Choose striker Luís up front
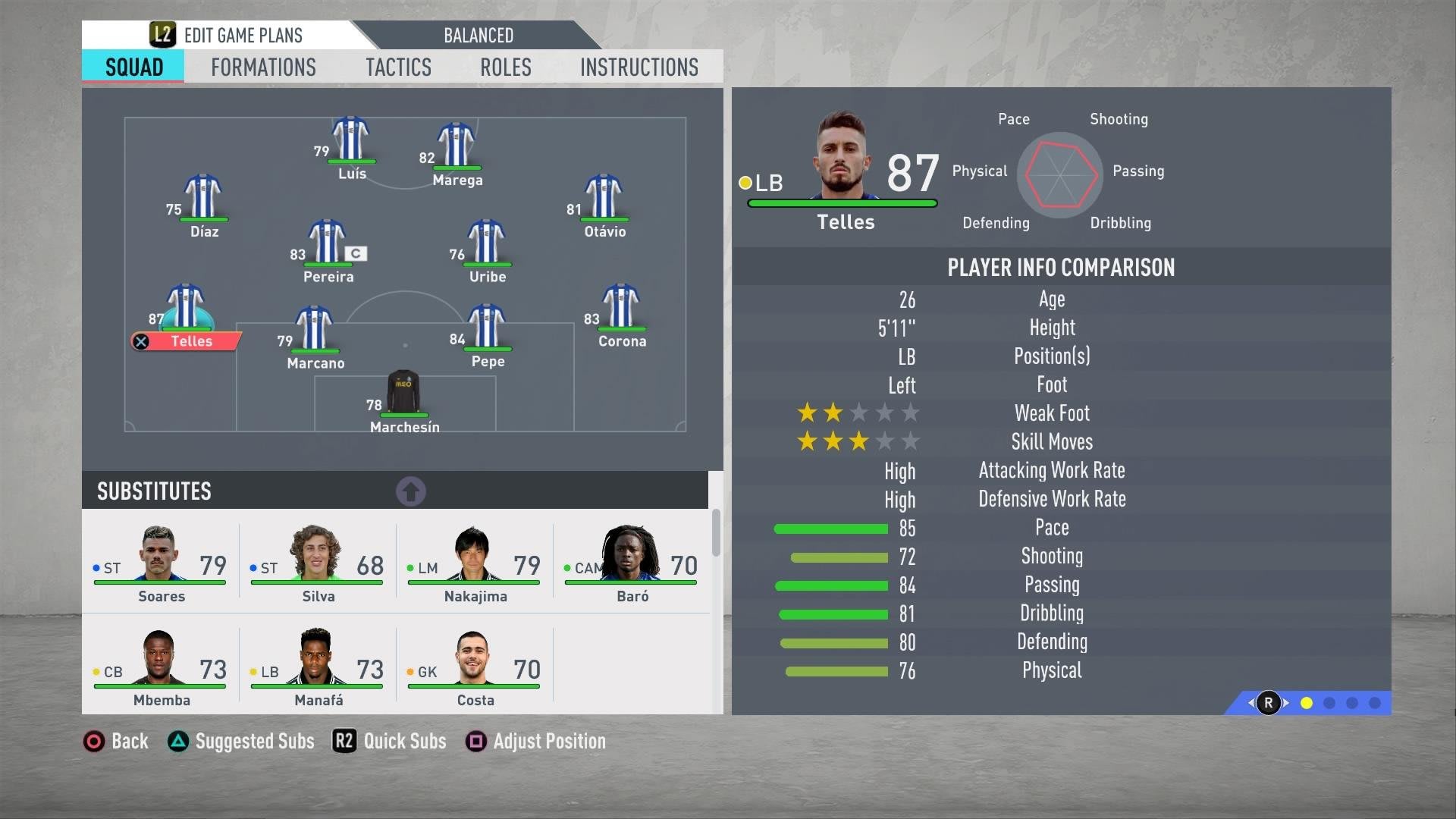This screenshot has height=819, width=1456. coord(350,140)
